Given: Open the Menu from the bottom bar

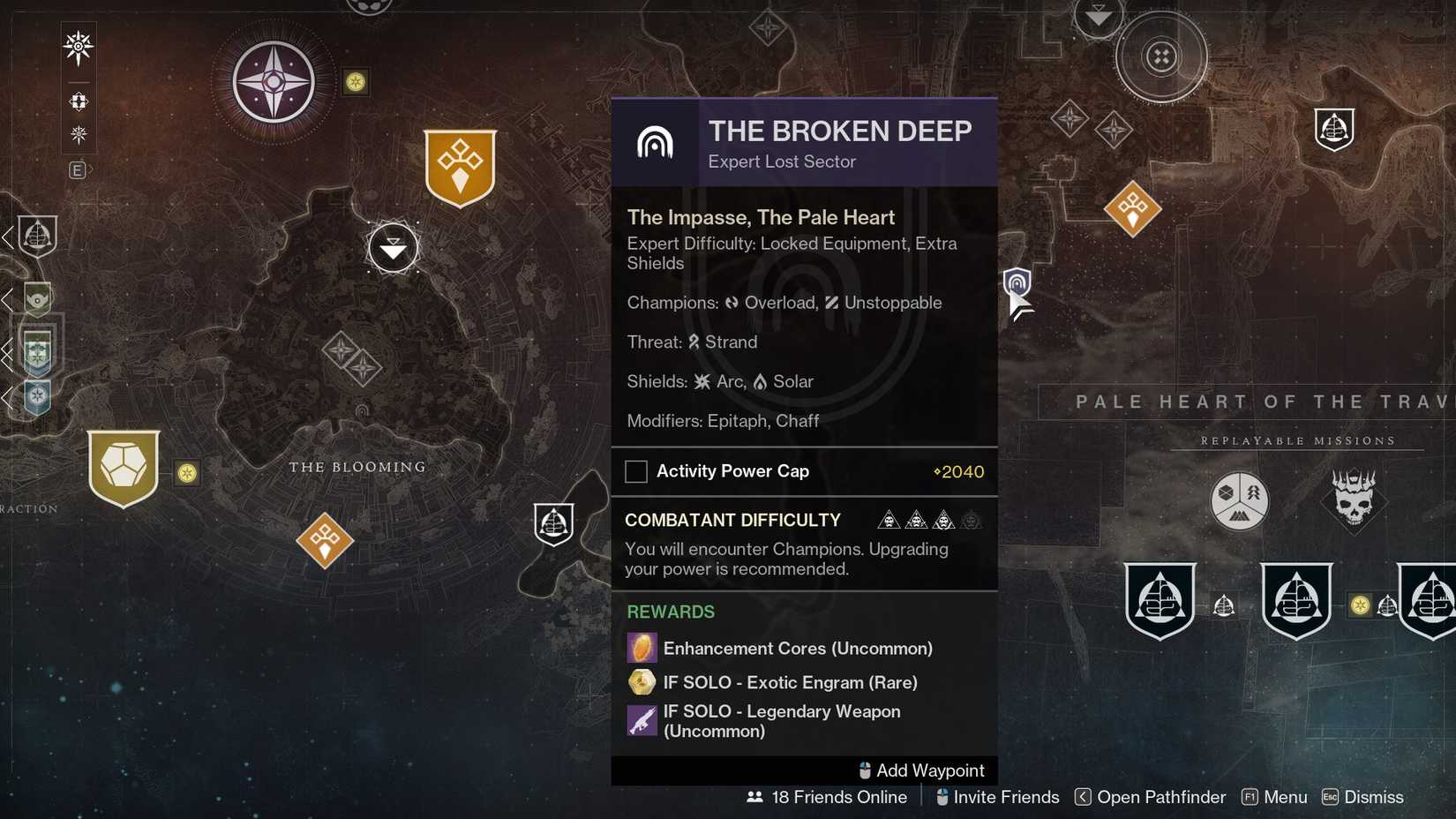Looking at the screenshot, I should [1286, 797].
